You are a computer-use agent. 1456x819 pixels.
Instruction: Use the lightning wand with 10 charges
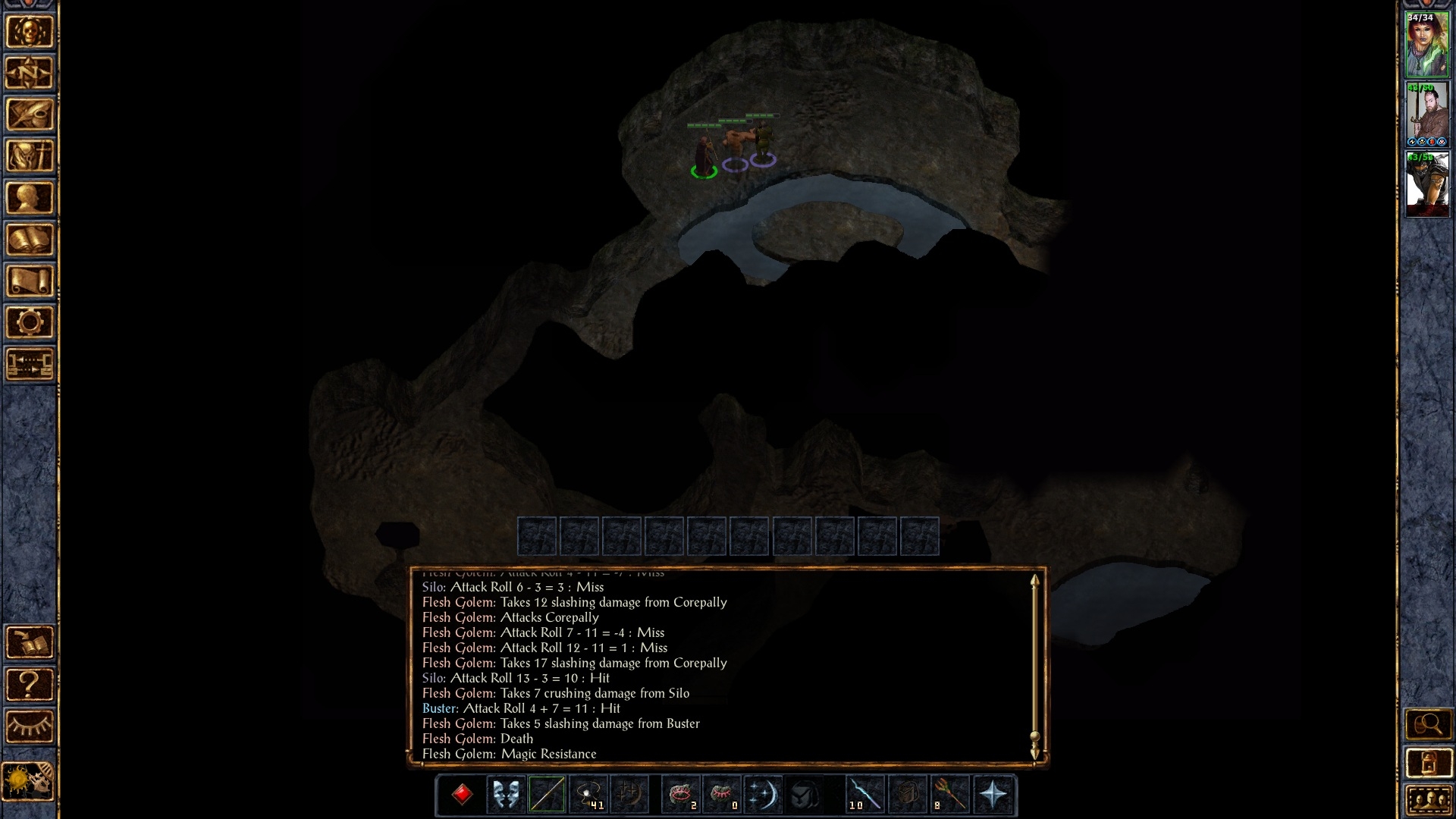pyautogui.click(x=864, y=795)
